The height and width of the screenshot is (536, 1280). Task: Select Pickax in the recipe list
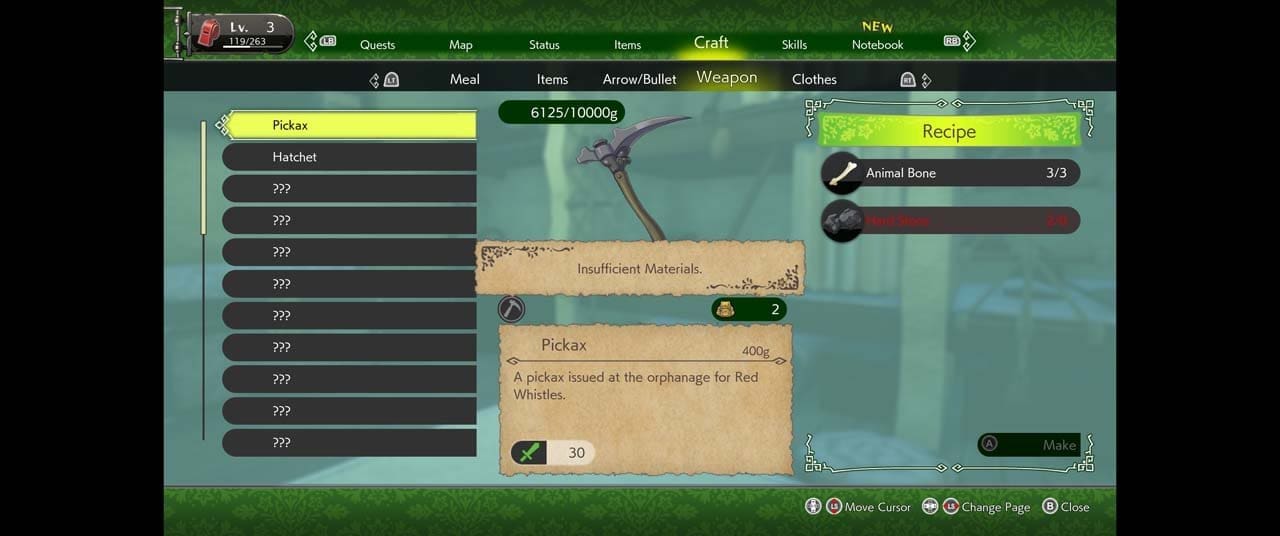click(x=349, y=125)
